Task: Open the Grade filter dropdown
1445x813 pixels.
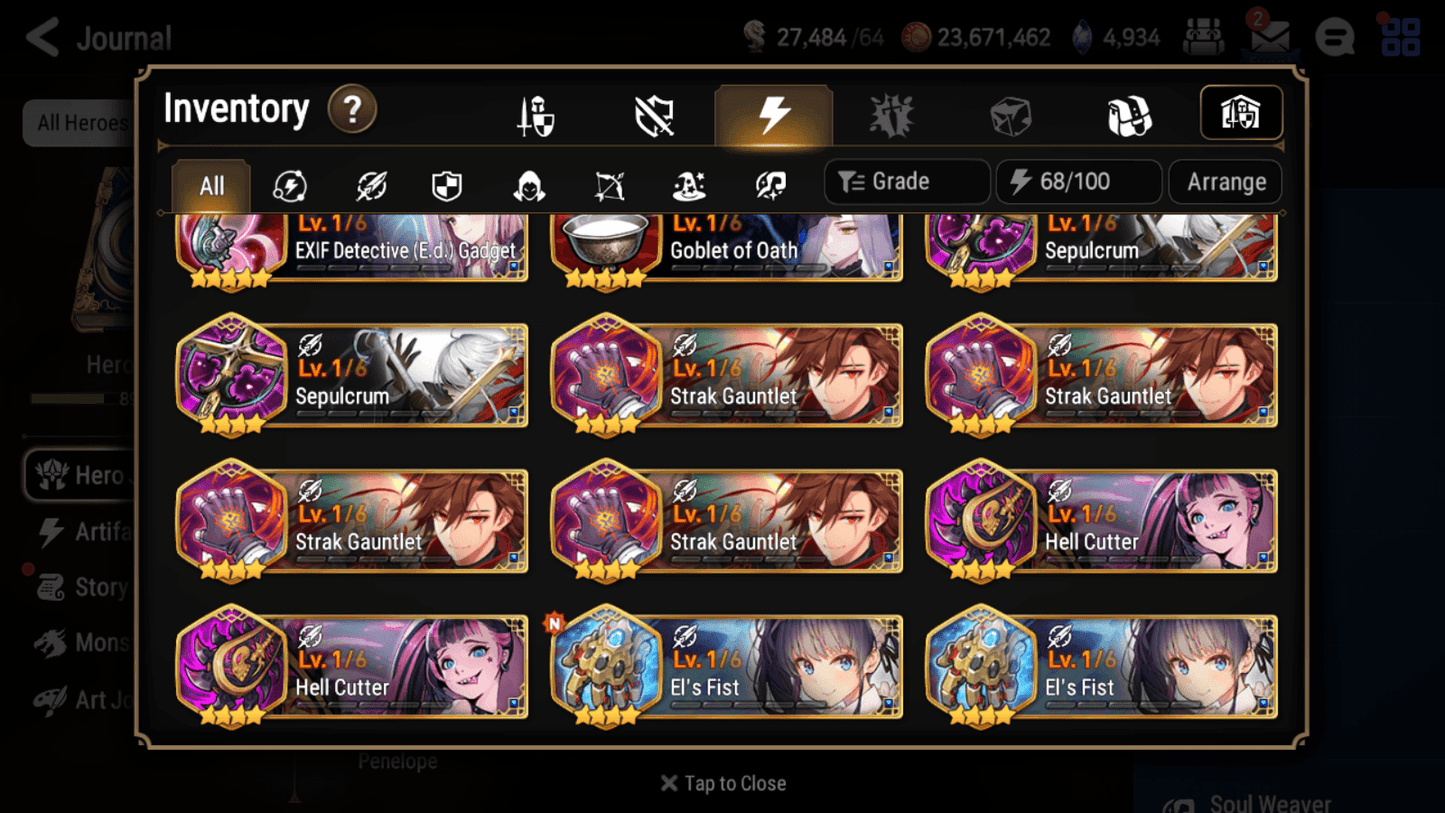Action: [905, 181]
